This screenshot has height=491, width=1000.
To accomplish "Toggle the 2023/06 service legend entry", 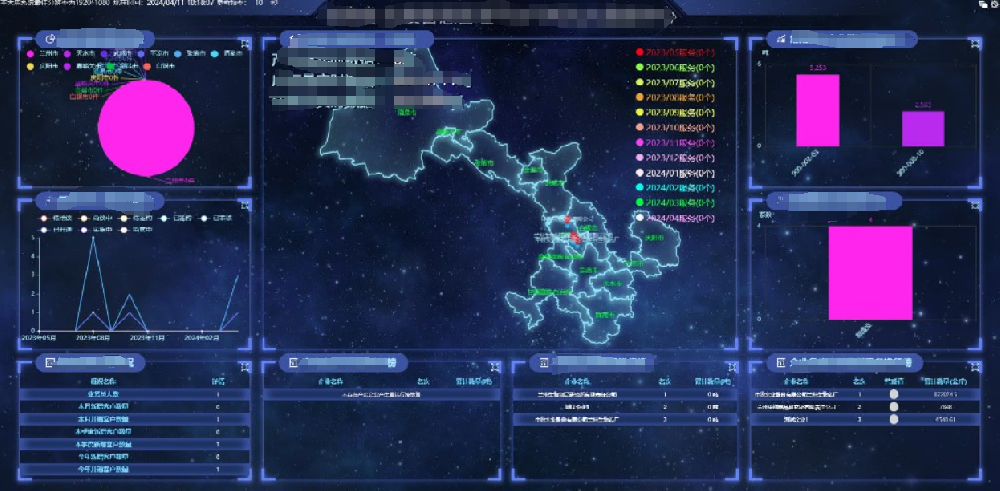I will point(677,67).
